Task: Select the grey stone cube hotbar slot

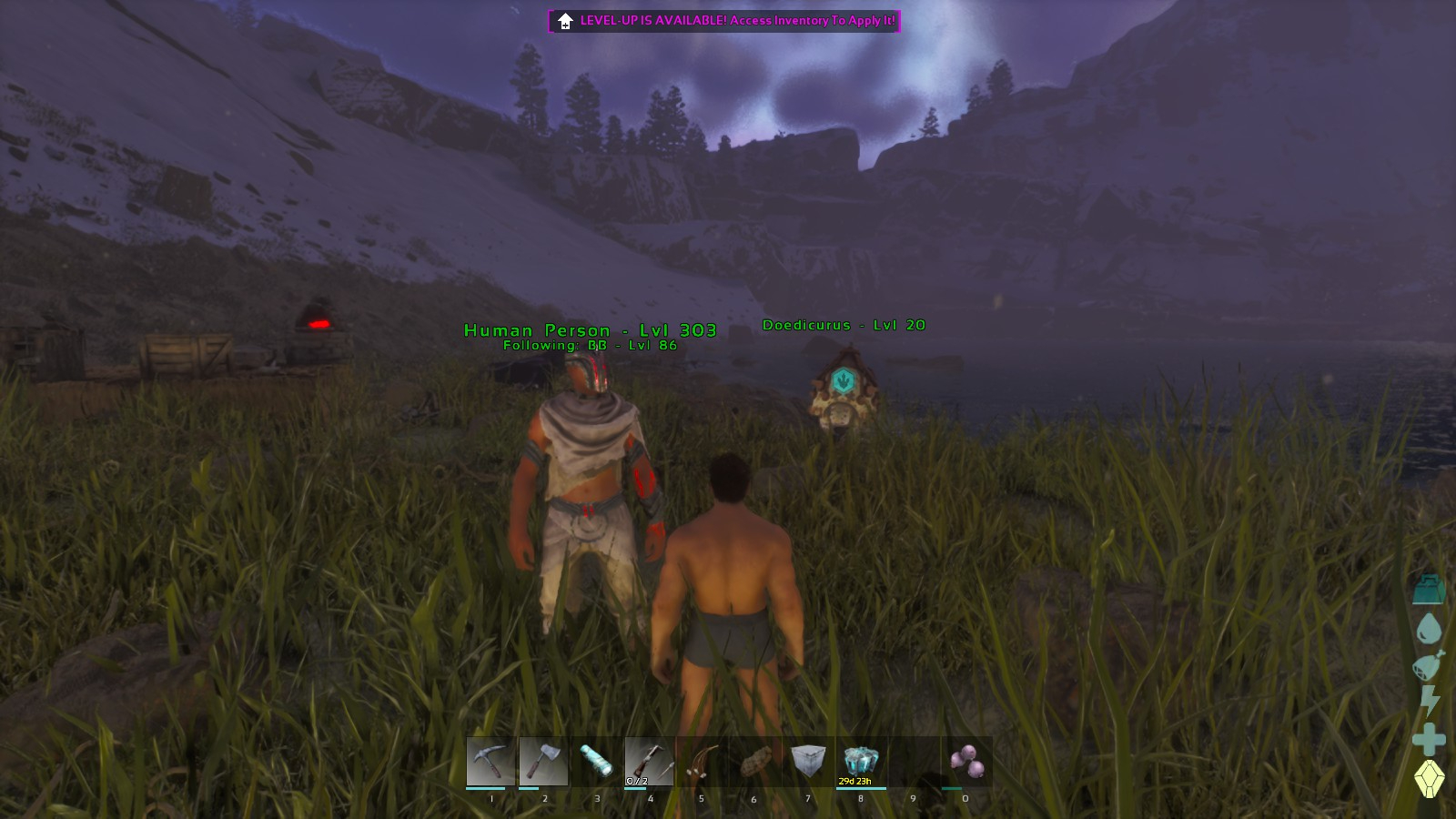Action: coord(807,762)
